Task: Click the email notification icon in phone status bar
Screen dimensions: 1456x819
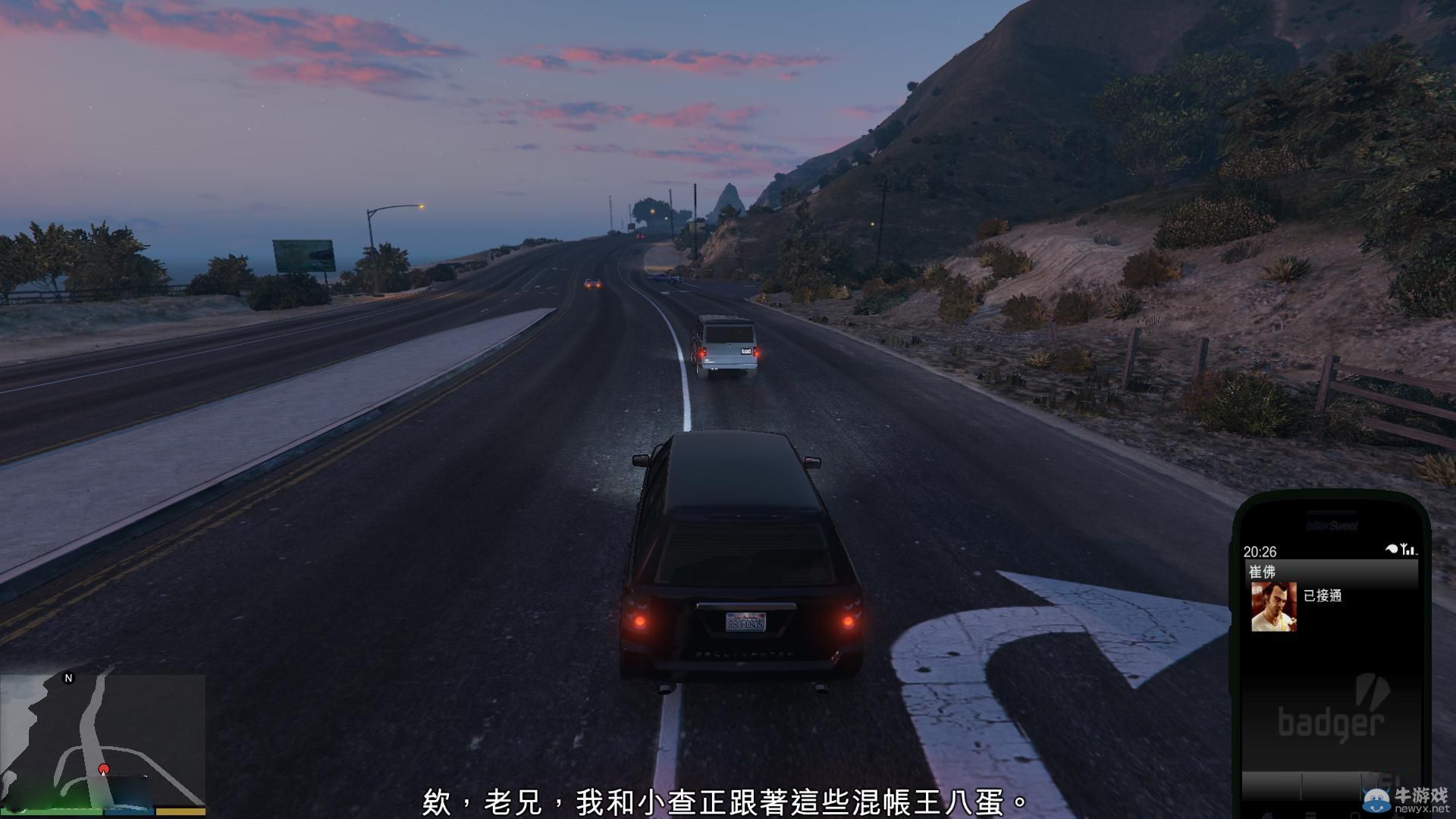Action: pyautogui.click(x=1391, y=548)
